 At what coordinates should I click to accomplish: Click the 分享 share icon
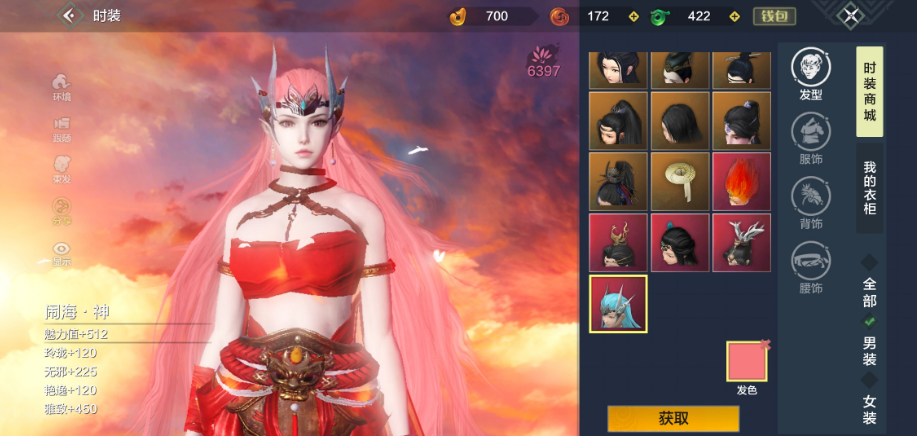[62, 210]
